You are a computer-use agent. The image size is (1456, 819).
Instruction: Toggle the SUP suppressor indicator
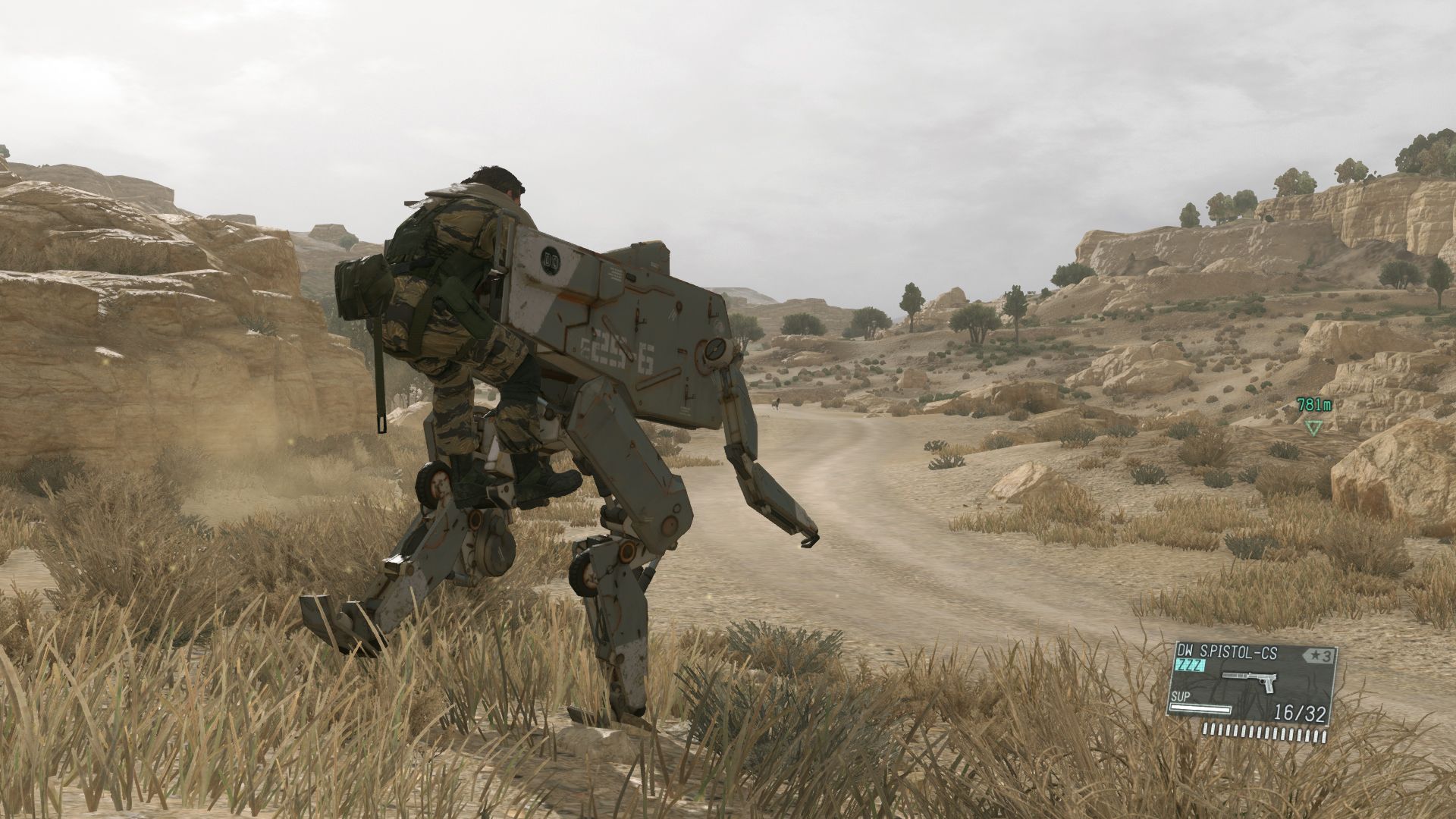click(1181, 695)
